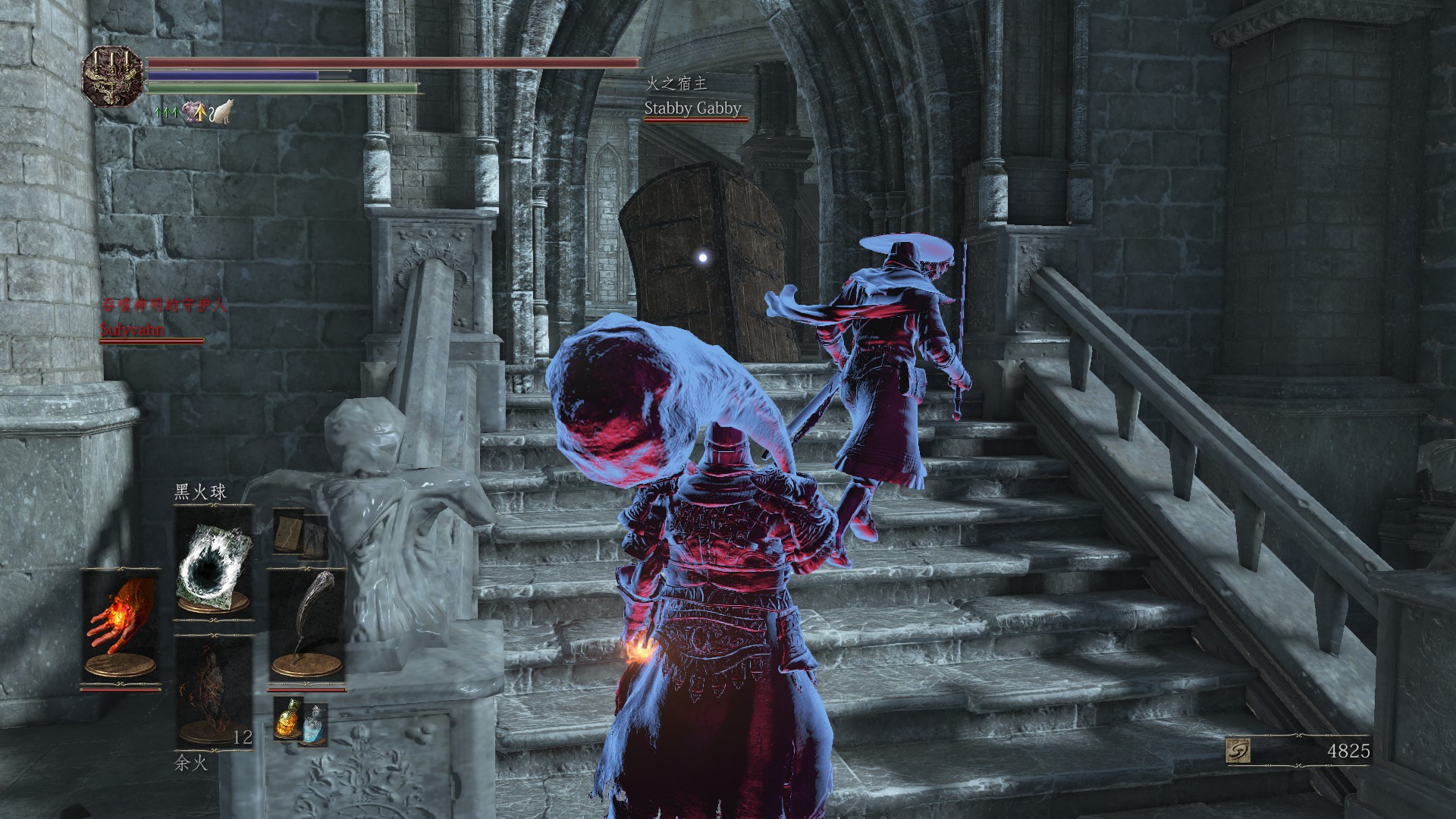The height and width of the screenshot is (819, 1456).
Task: Click the orange Estus Flask icon
Action: click(x=287, y=717)
